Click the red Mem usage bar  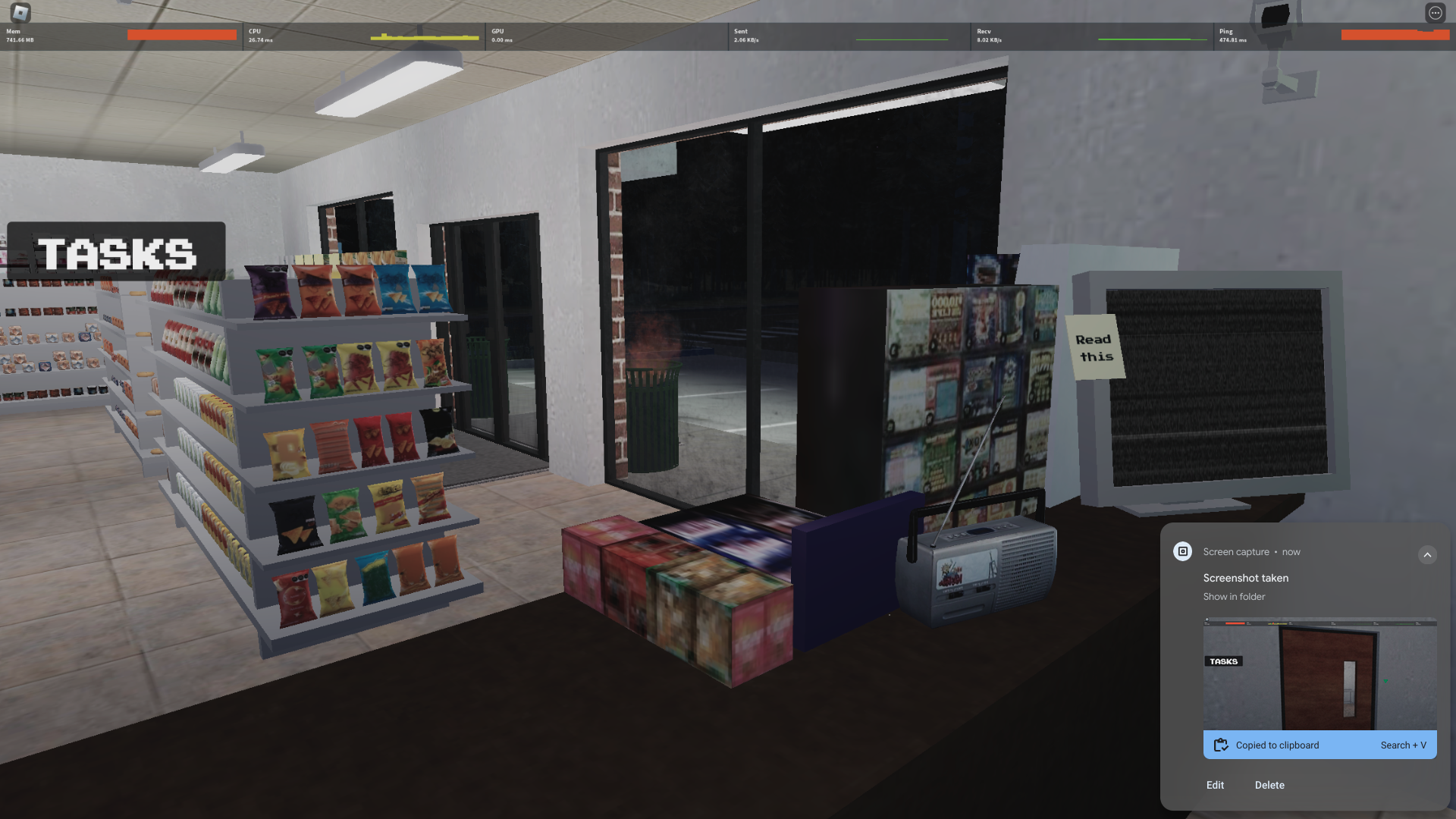click(180, 34)
